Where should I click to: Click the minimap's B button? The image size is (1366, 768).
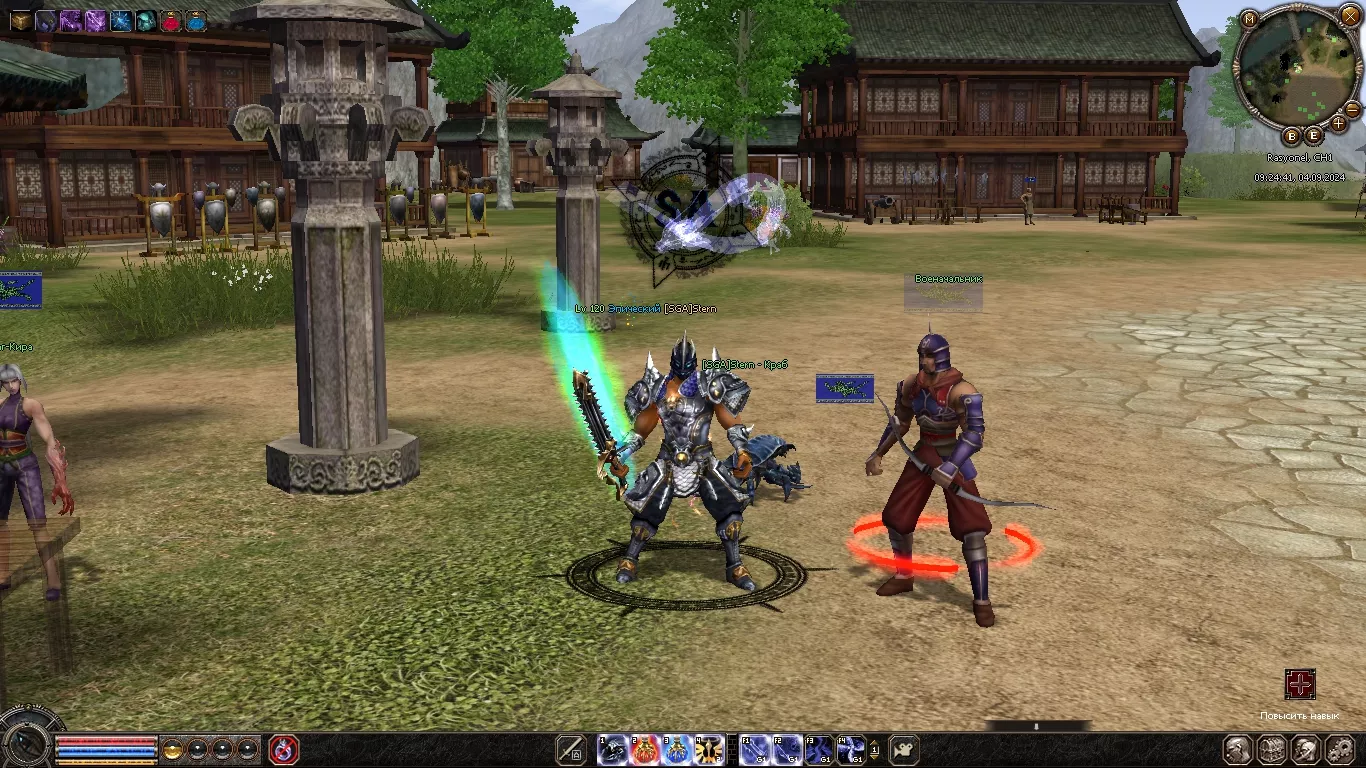[1291, 136]
